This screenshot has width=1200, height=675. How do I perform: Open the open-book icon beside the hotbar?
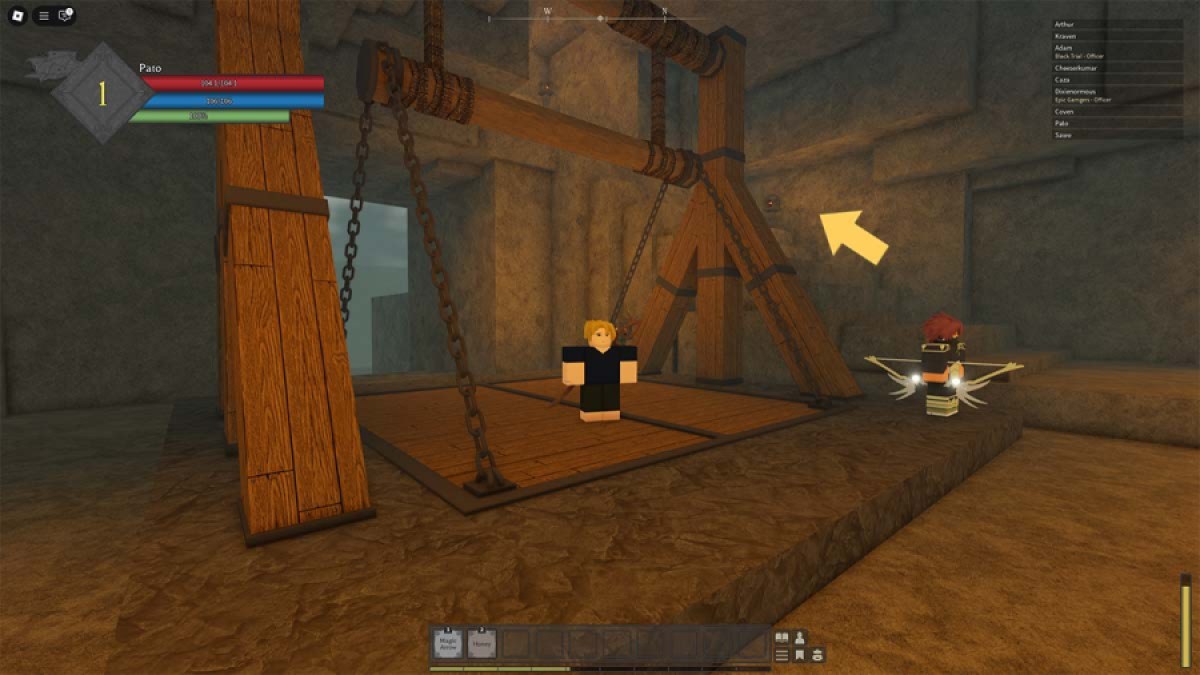[x=782, y=637]
